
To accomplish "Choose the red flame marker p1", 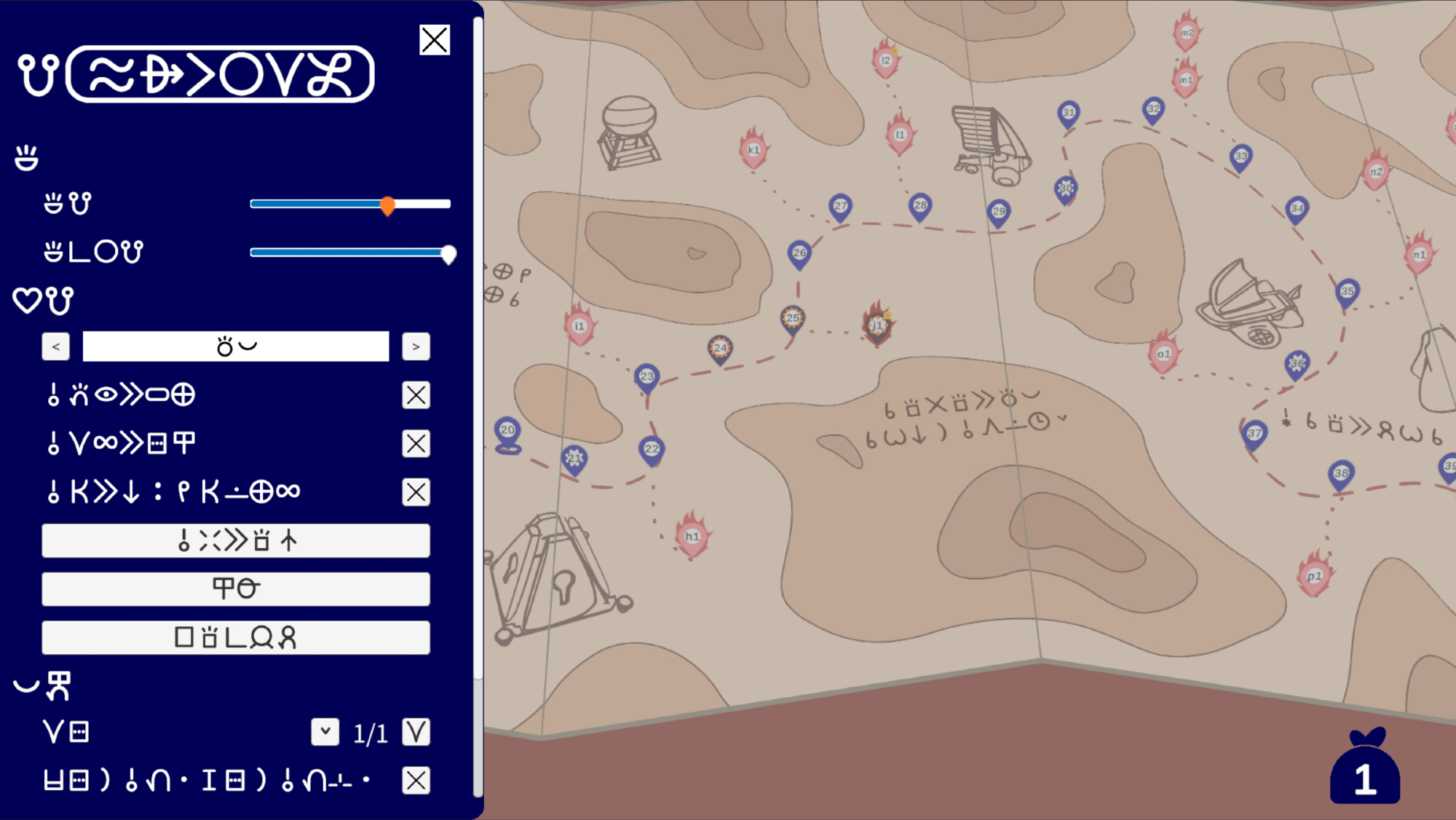I will 1314,577.
